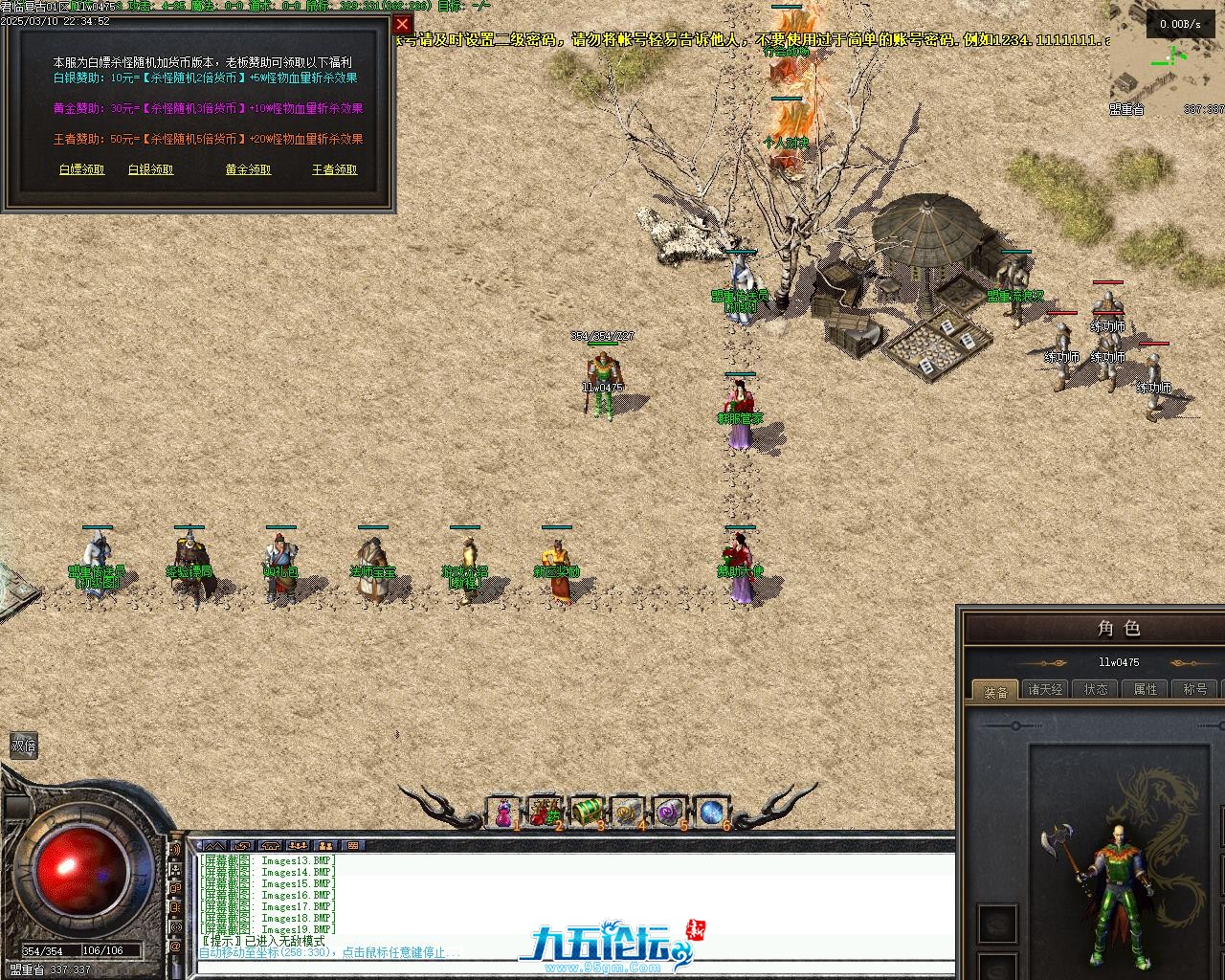Claim the 王者领取 king sponsor reward
This screenshot has height=980, width=1225.
point(335,169)
